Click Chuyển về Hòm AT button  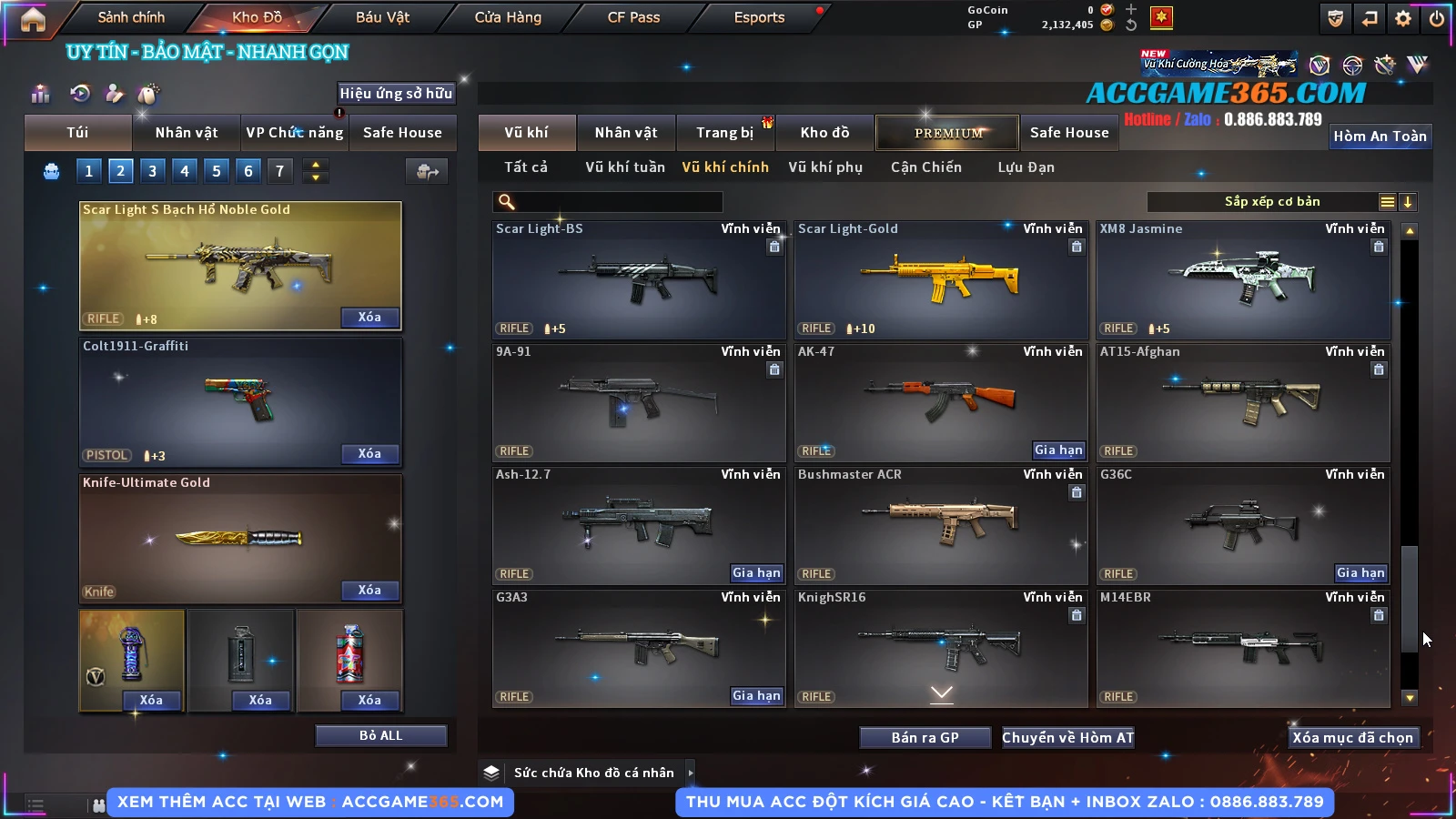coord(1067,737)
